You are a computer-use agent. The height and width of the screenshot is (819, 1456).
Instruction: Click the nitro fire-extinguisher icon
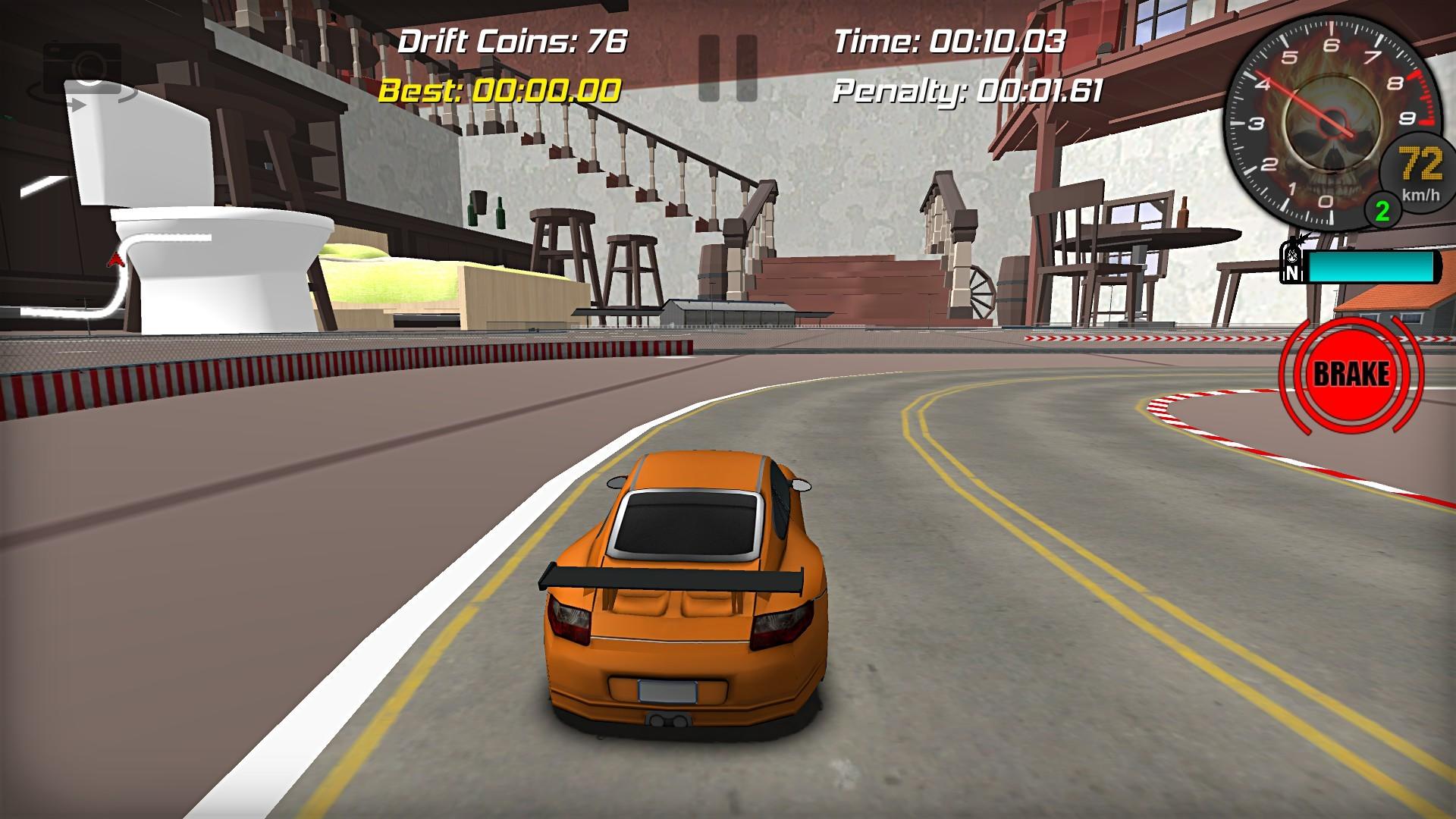tap(1291, 256)
